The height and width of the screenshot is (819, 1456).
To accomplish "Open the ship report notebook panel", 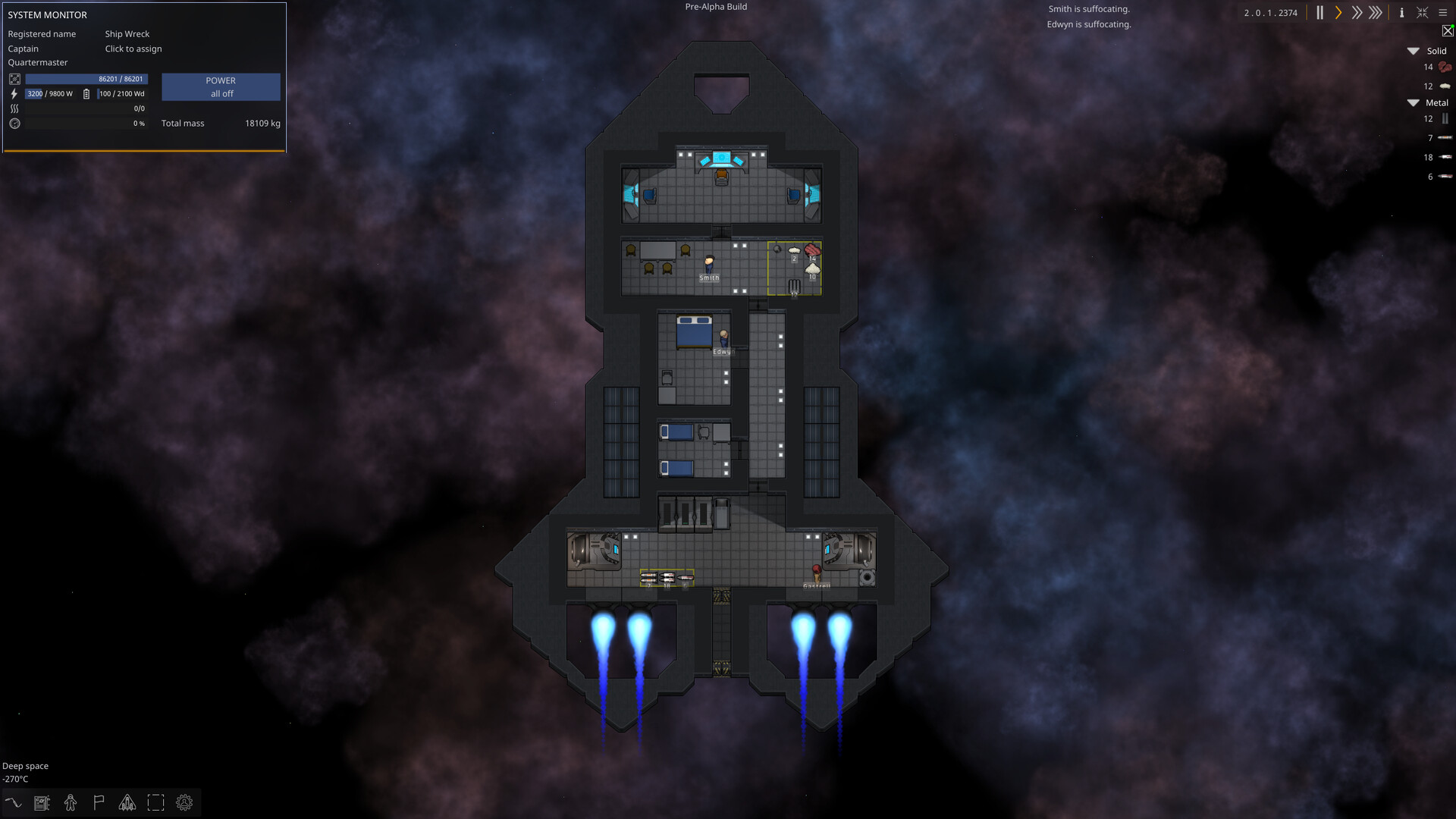I will tap(42, 802).
